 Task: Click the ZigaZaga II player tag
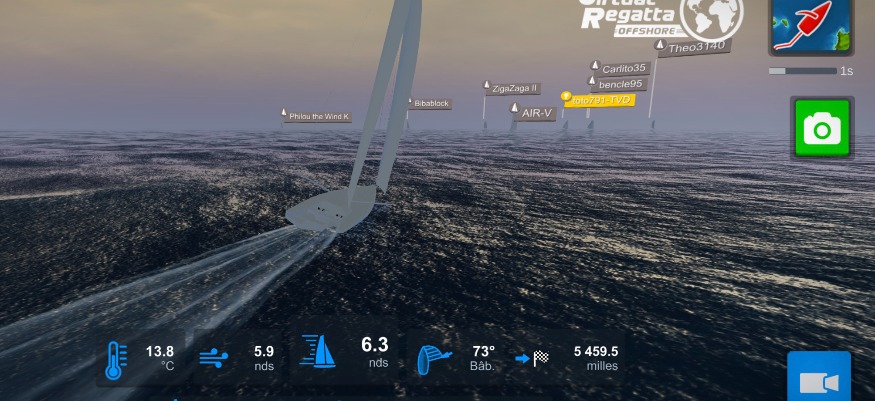click(x=515, y=88)
